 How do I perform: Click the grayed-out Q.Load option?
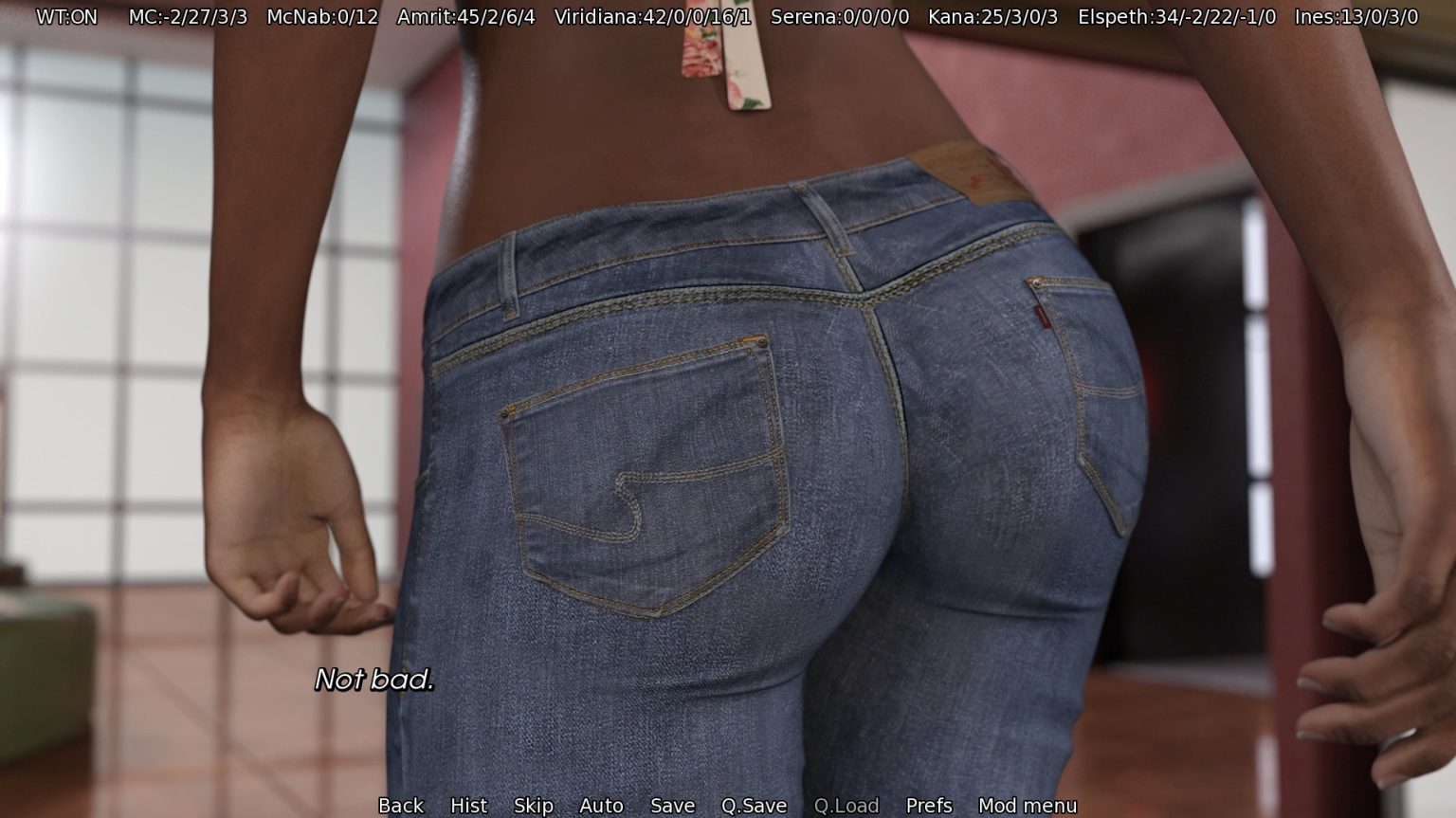847,805
